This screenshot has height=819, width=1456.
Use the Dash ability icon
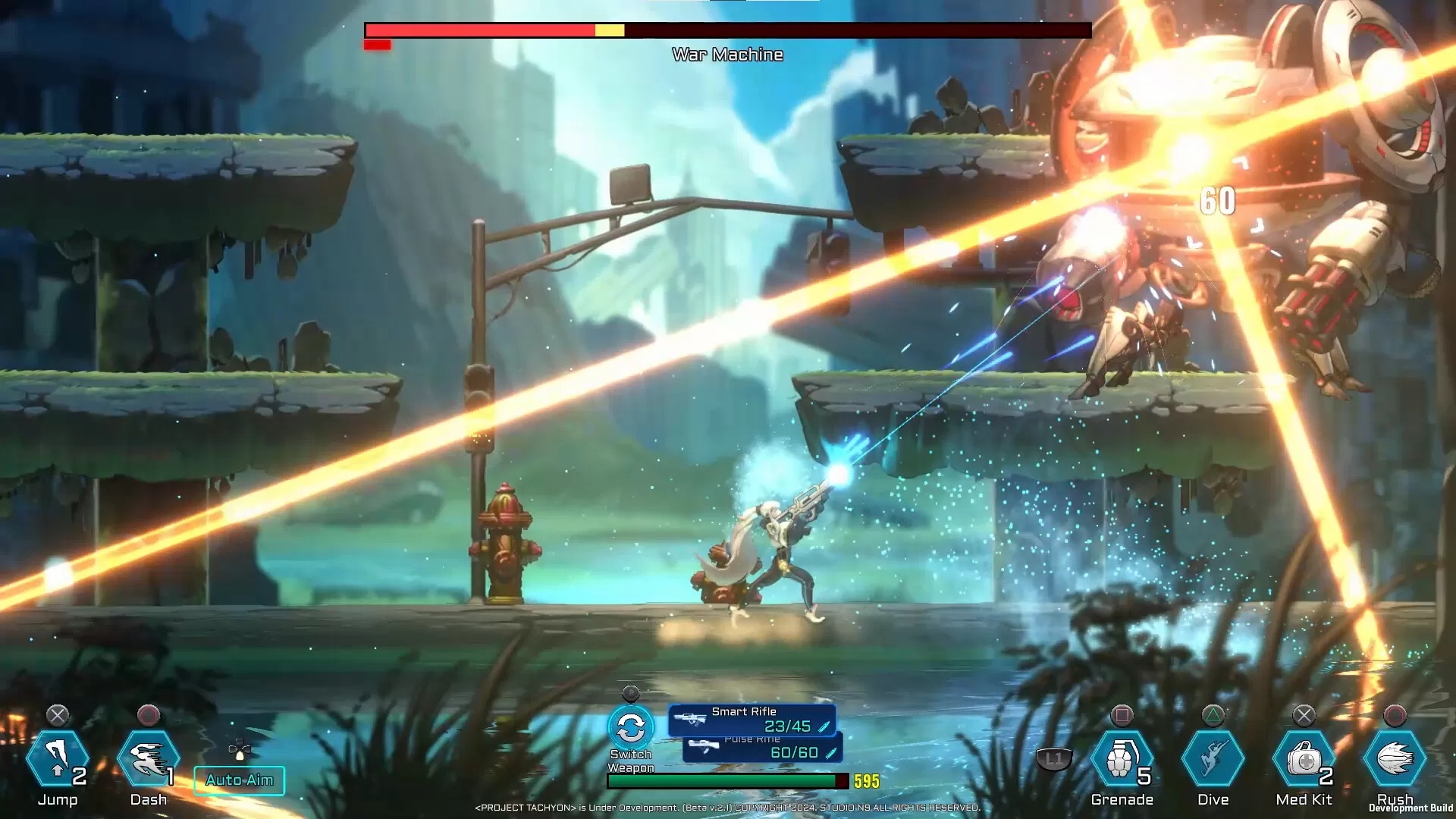click(x=149, y=759)
